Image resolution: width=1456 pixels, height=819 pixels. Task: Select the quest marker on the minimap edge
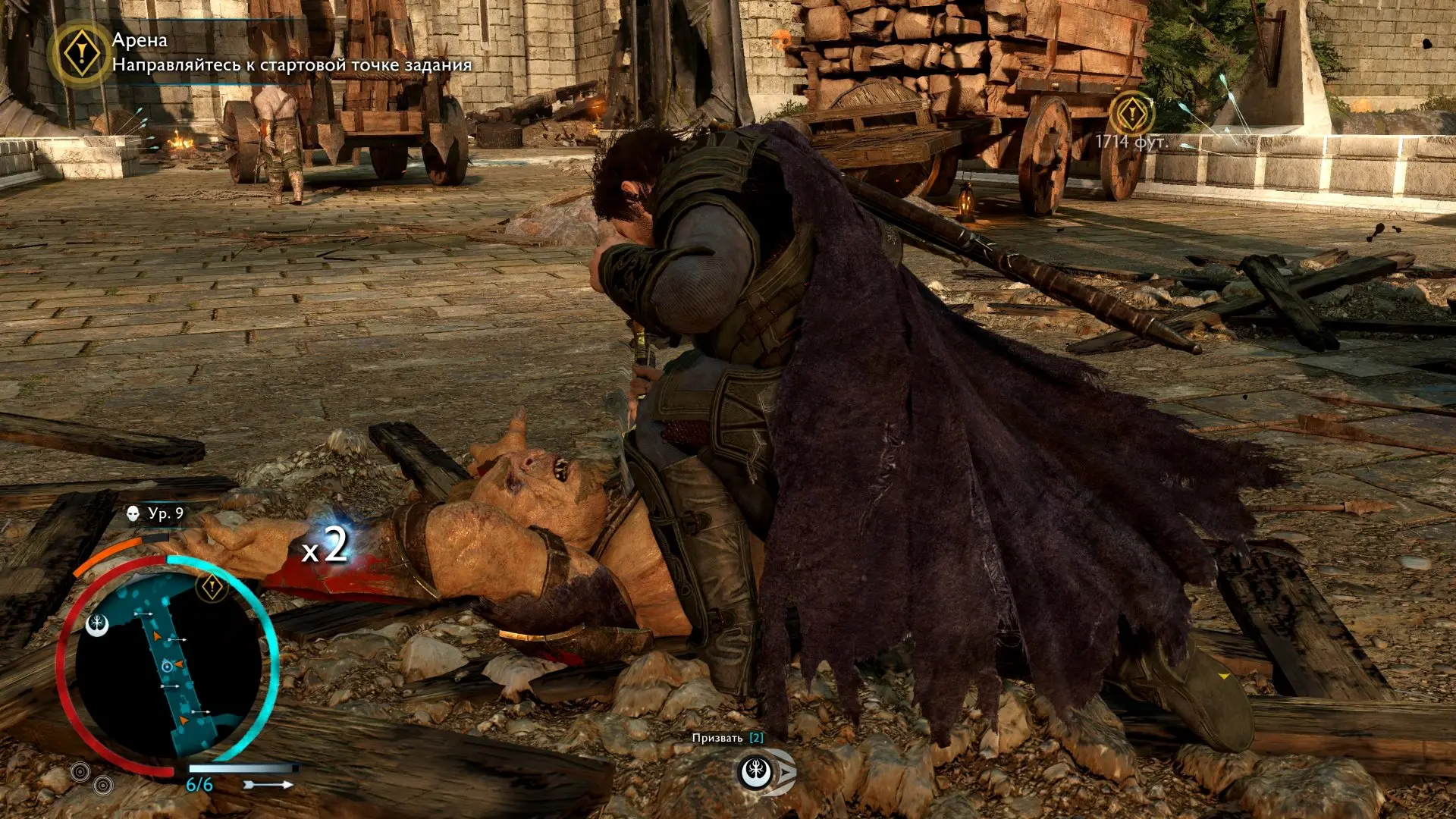(212, 586)
